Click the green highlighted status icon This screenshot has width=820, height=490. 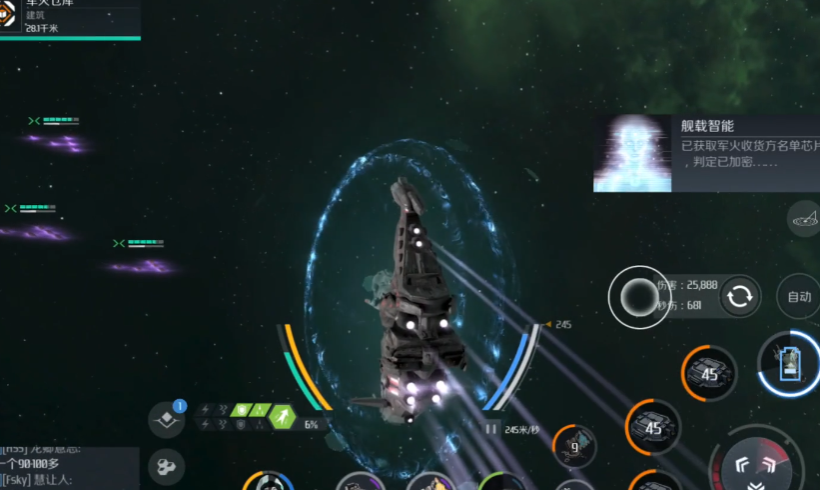click(284, 417)
